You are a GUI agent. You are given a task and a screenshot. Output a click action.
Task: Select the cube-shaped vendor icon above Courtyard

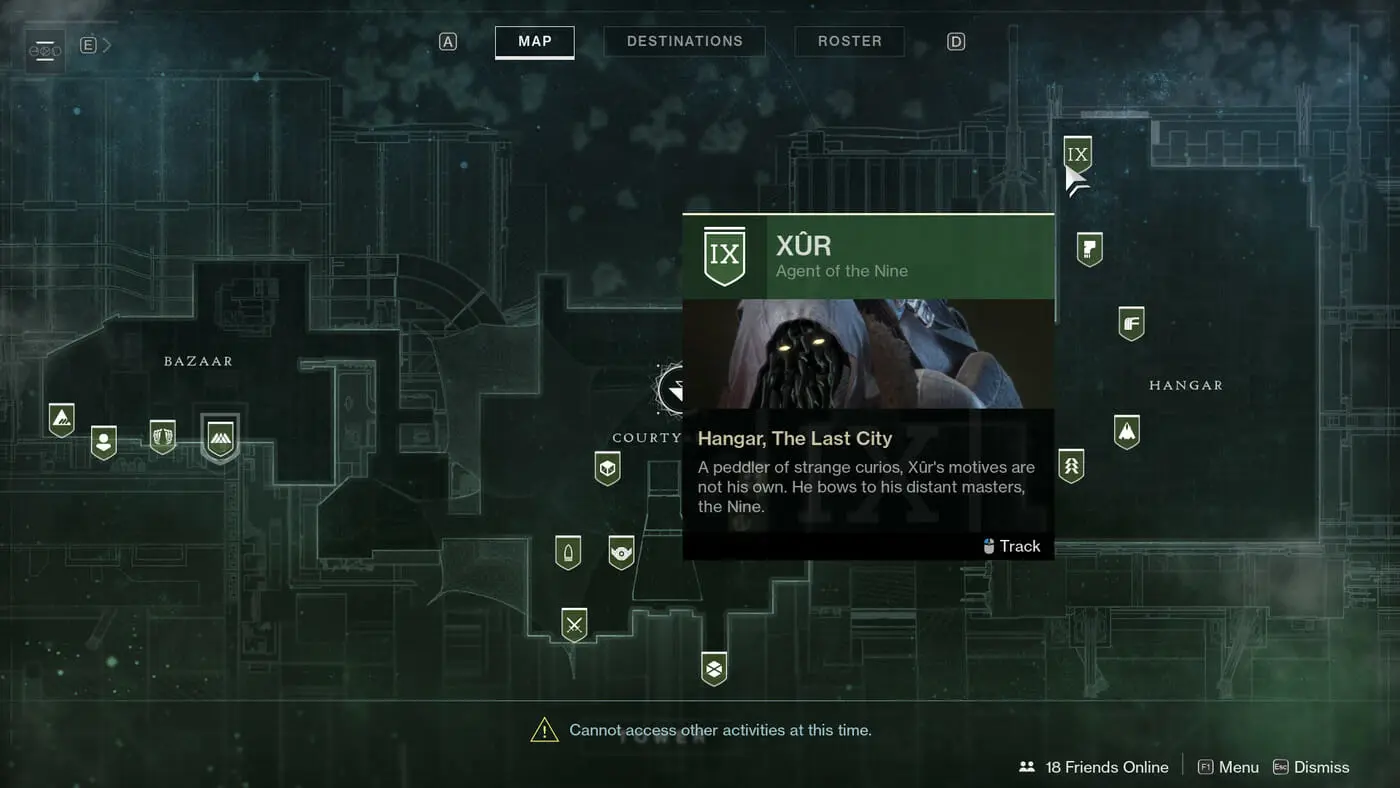607,466
